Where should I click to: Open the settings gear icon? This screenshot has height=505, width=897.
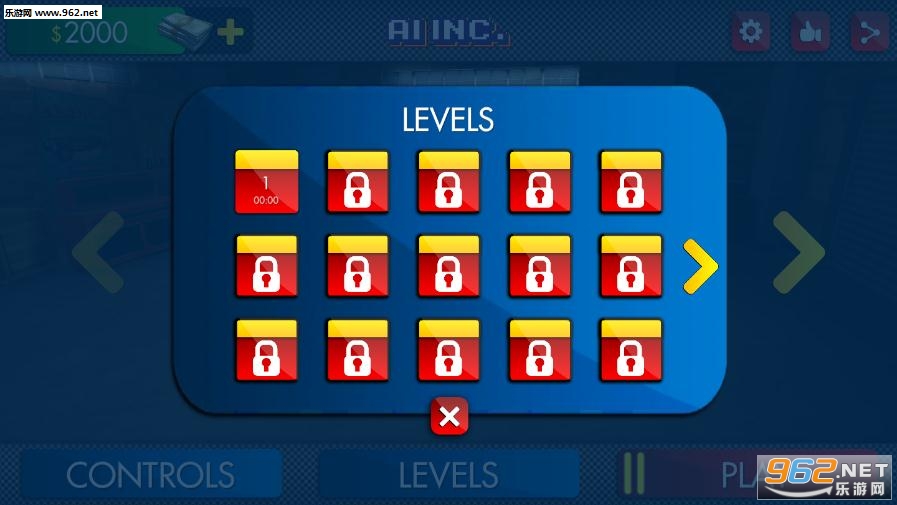click(x=749, y=33)
